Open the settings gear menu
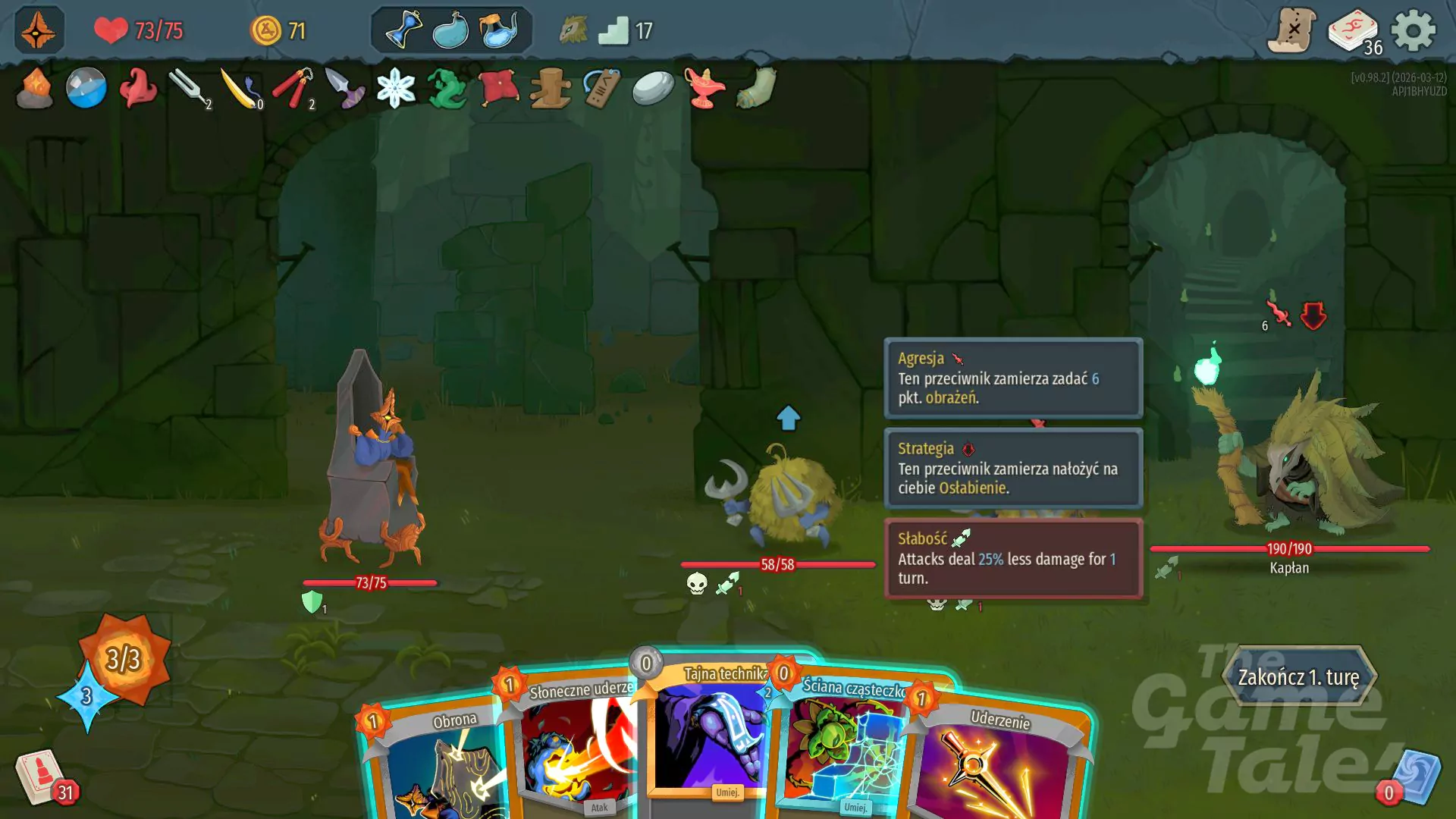Viewport: 1456px width, 819px height. (1415, 32)
